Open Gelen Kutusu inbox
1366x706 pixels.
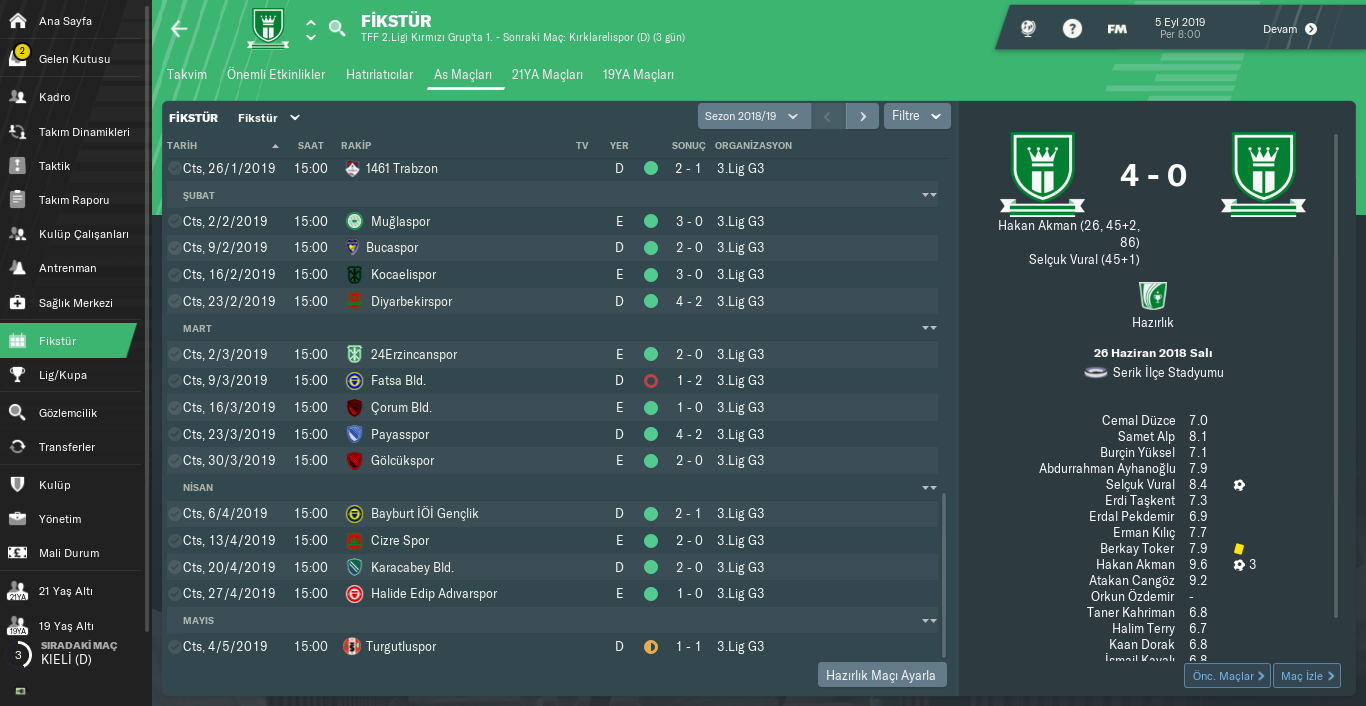(x=74, y=59)
